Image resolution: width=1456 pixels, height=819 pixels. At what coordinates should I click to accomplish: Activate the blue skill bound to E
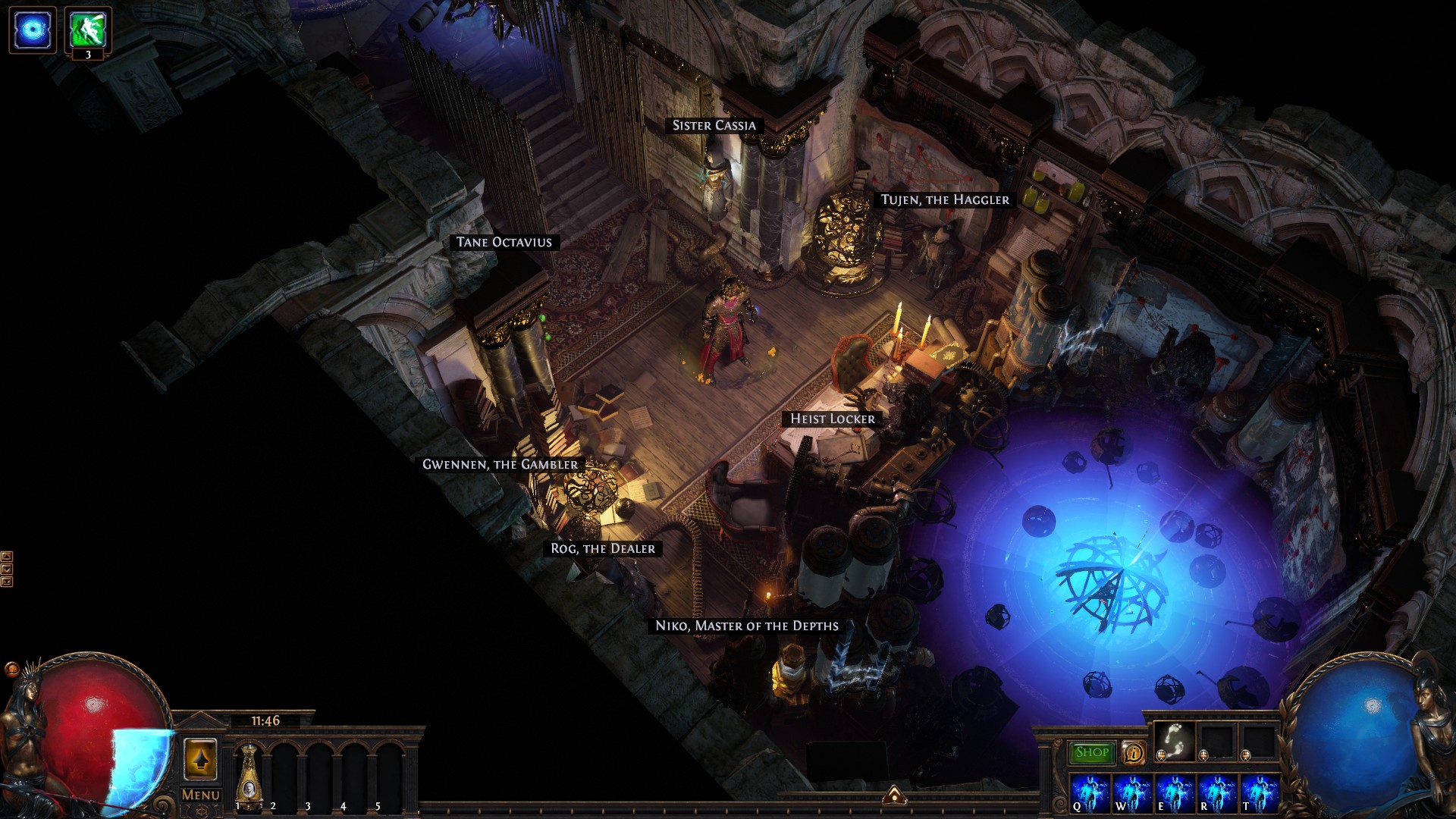click(x=1174, y=793)
